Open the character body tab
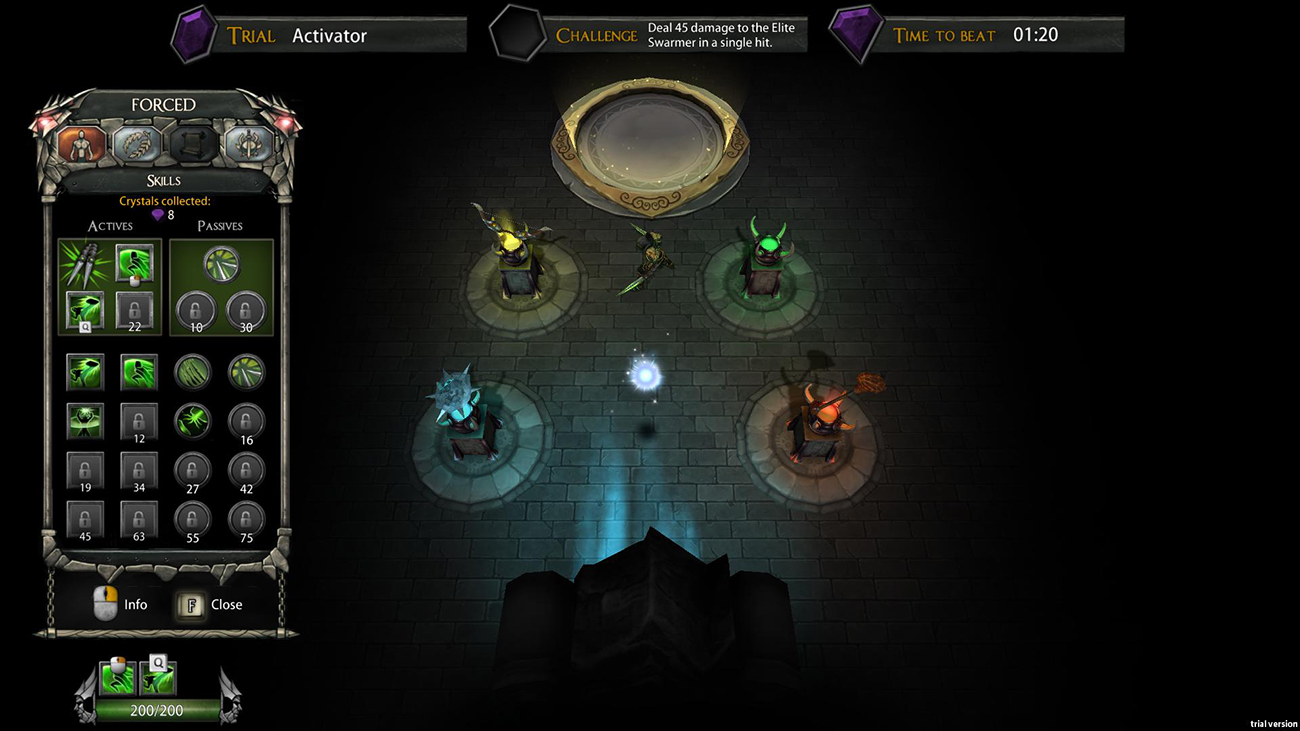 [82, 144]
